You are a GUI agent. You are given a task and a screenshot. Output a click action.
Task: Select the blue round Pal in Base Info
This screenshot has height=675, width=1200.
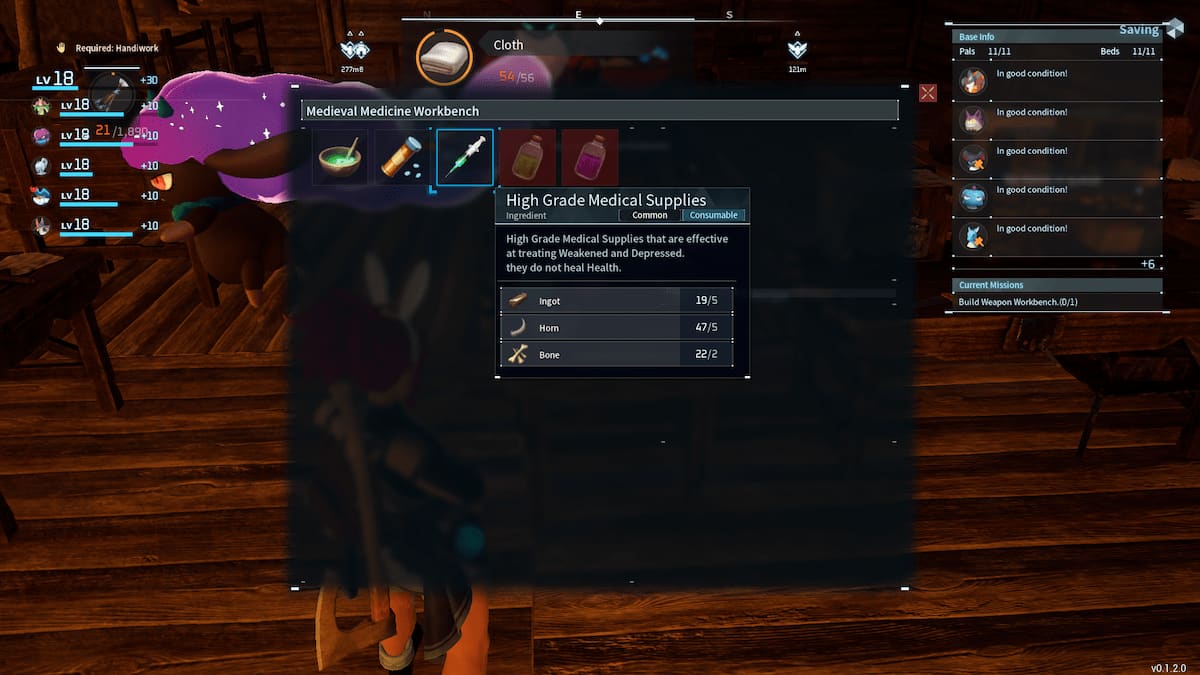973,197
